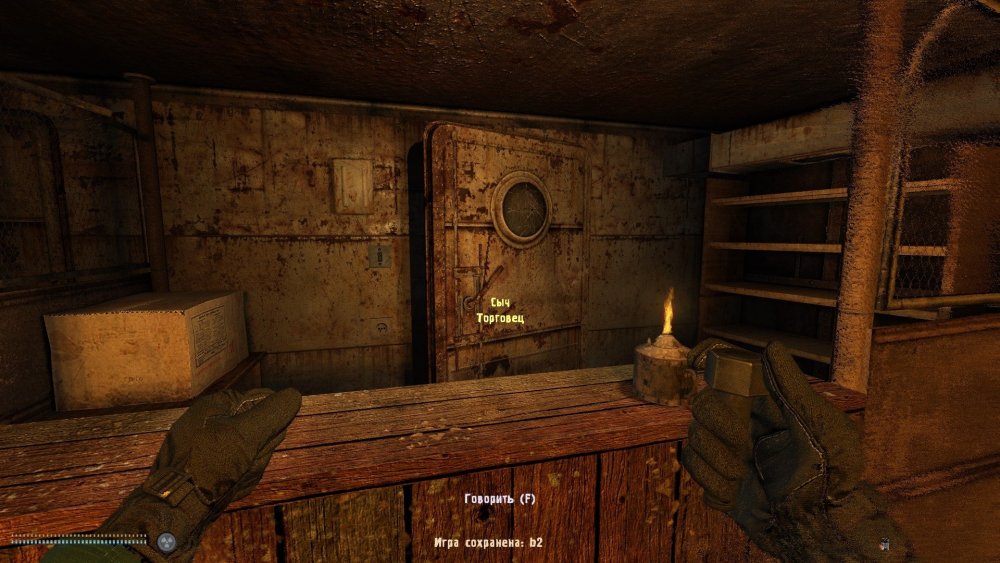1000x563 pixels.
Task: Click the radiation trefoil HUD icon
Action: point(167,542)
